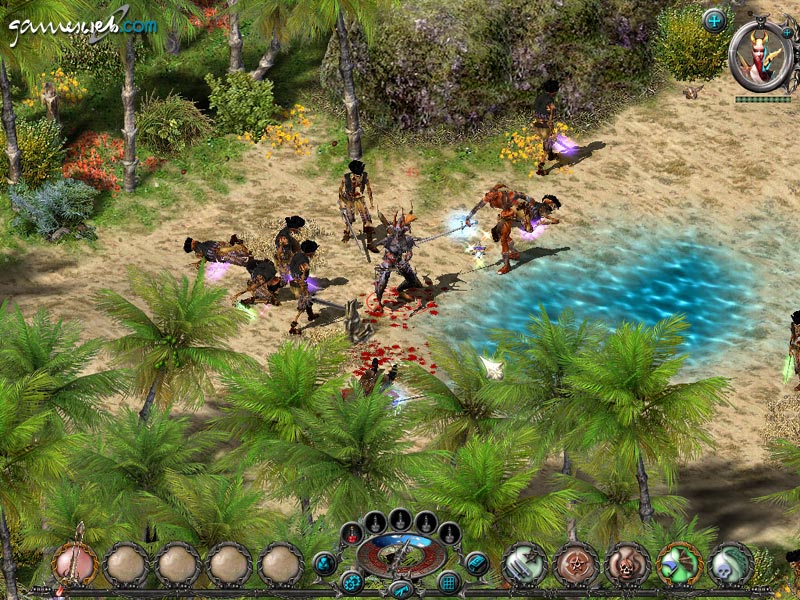Image resolution: width=800 pixels, height=600 pixels.
Task: Click the large blue plus button beside portrait
Action: point(714,19)
